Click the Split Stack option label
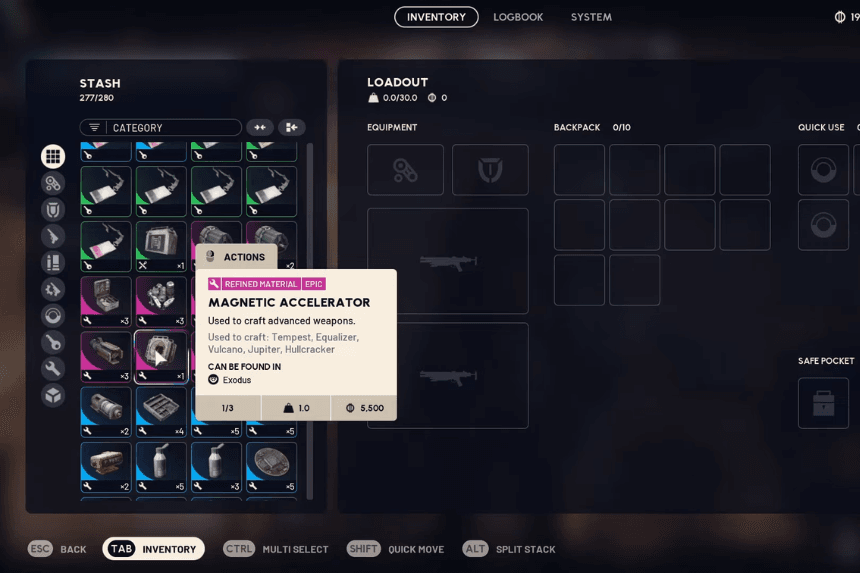 coord(525,549)
